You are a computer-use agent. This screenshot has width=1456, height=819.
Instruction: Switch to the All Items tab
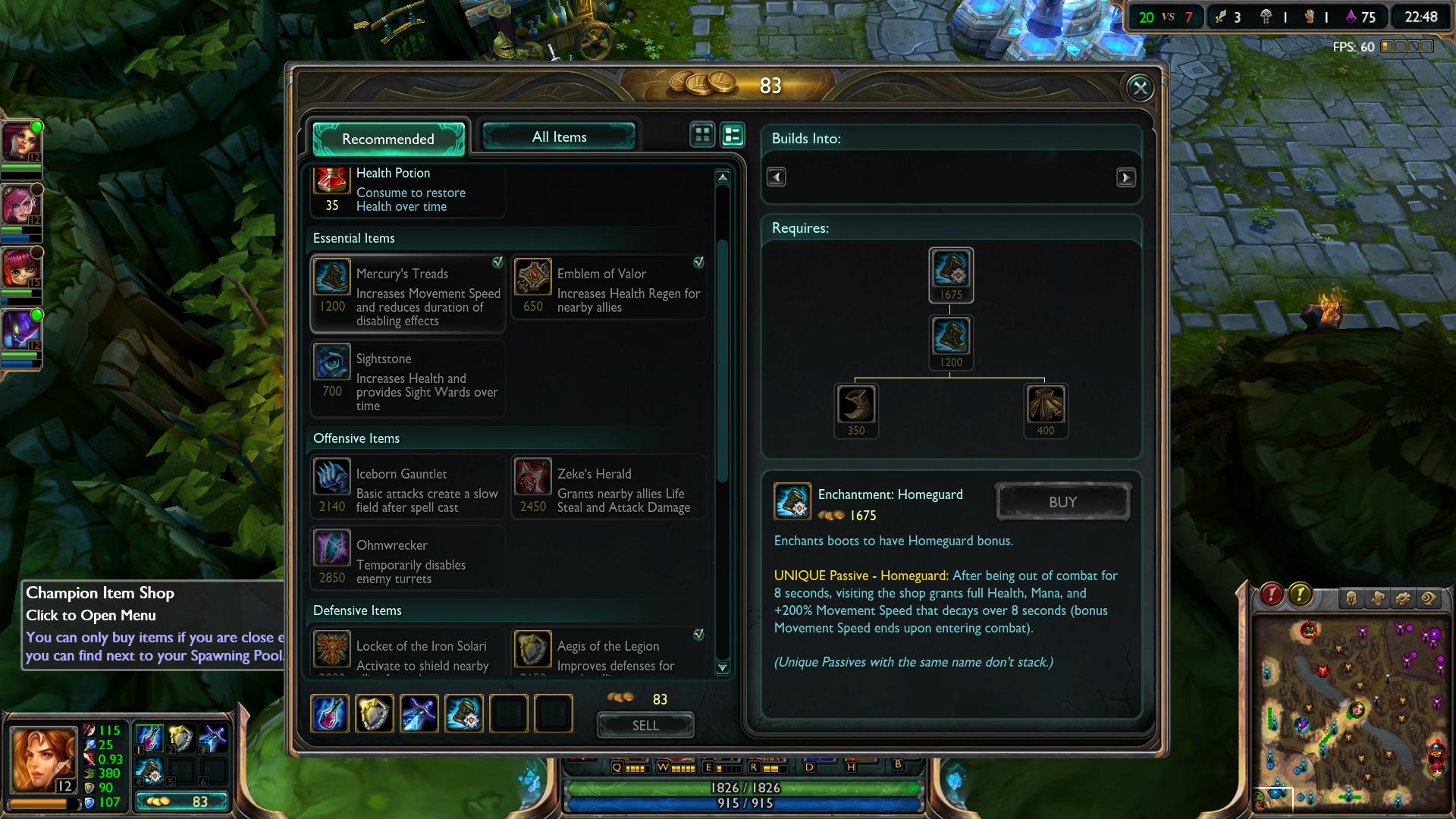coord(559,137)
